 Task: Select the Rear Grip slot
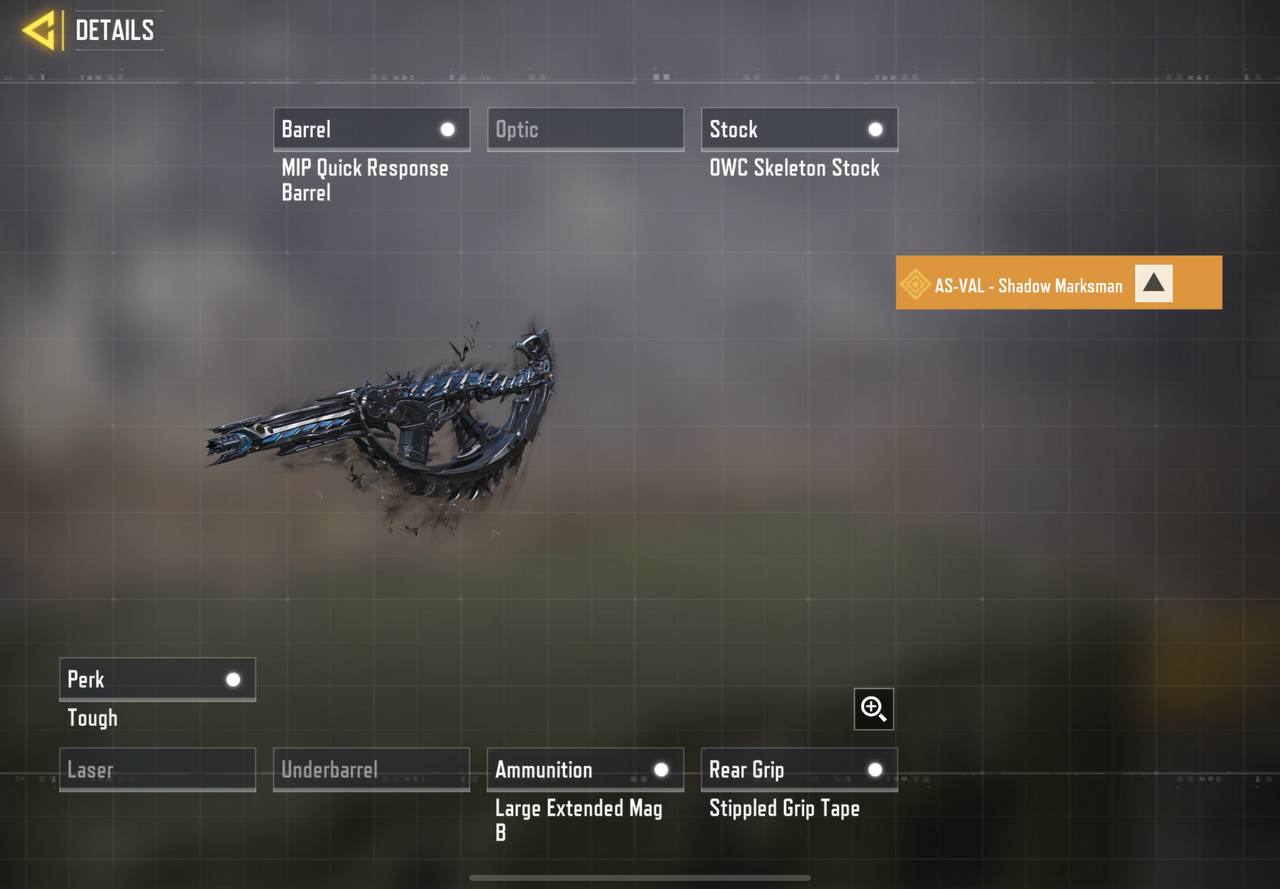pos(799,770)
